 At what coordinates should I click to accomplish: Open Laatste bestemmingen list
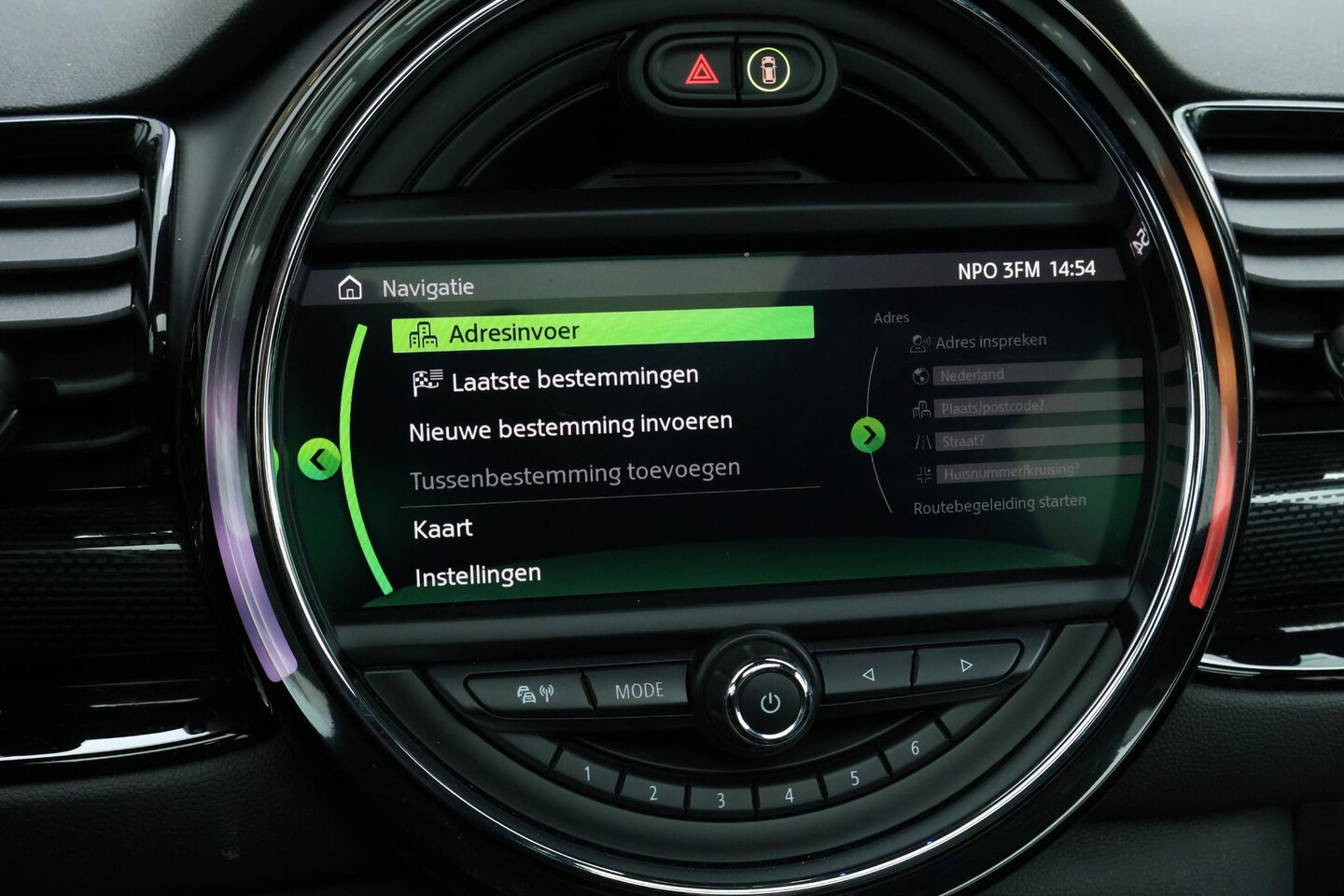573,379
